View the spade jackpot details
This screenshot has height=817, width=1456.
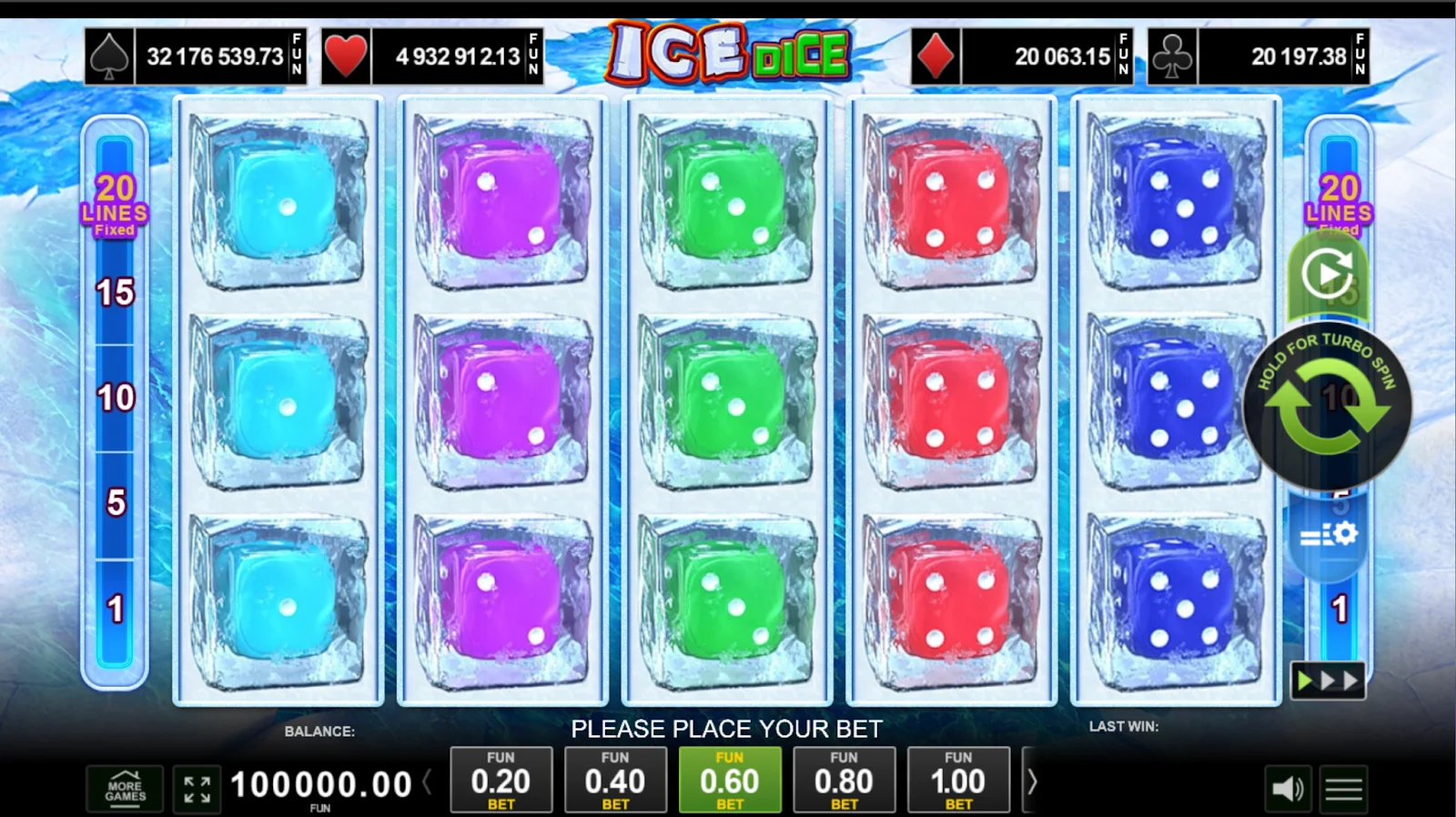pos(196,56)
